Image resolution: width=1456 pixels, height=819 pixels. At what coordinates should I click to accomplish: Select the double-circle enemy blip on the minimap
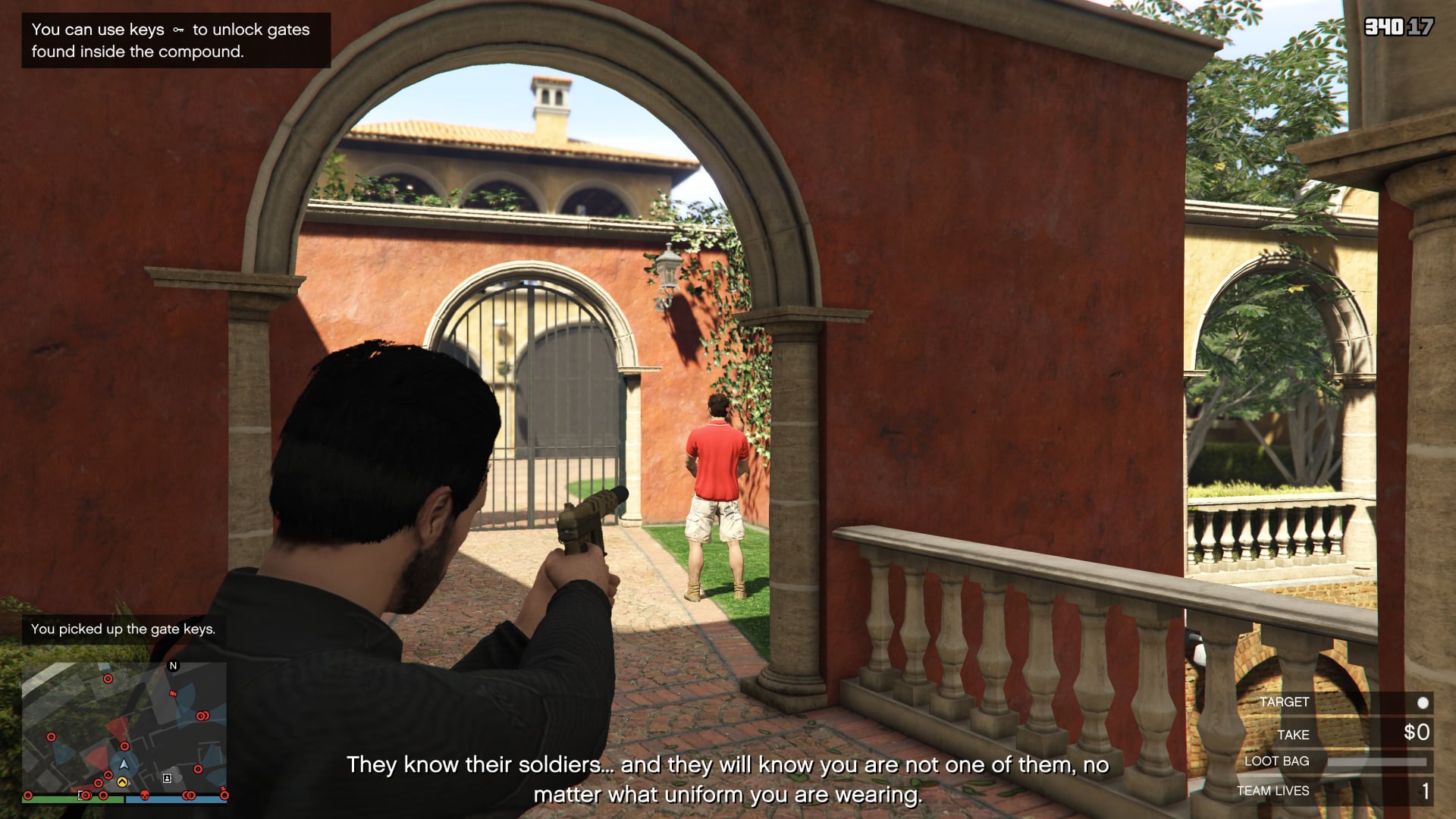tap(202, 716)
